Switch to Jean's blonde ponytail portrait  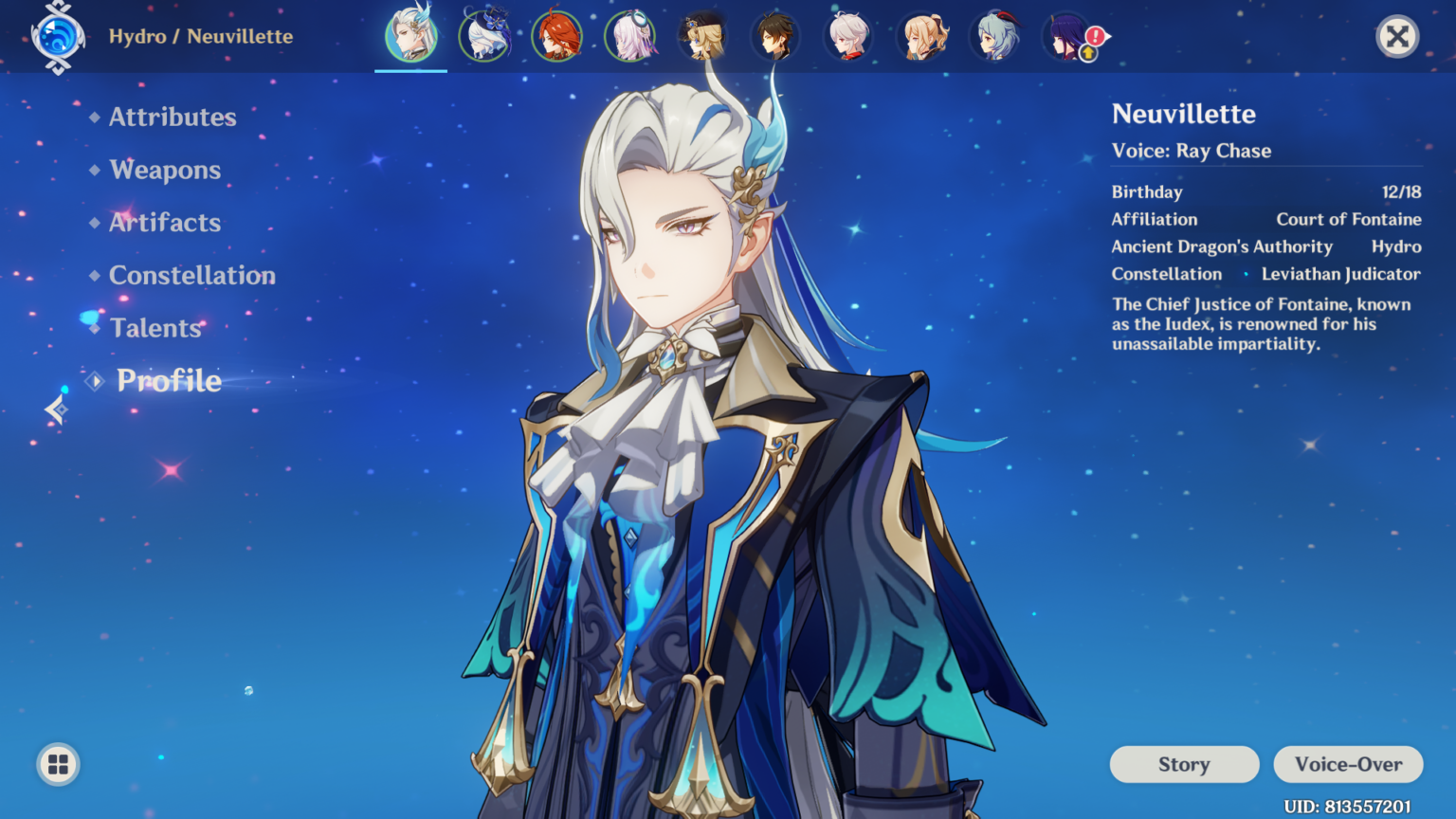[921, 36]
